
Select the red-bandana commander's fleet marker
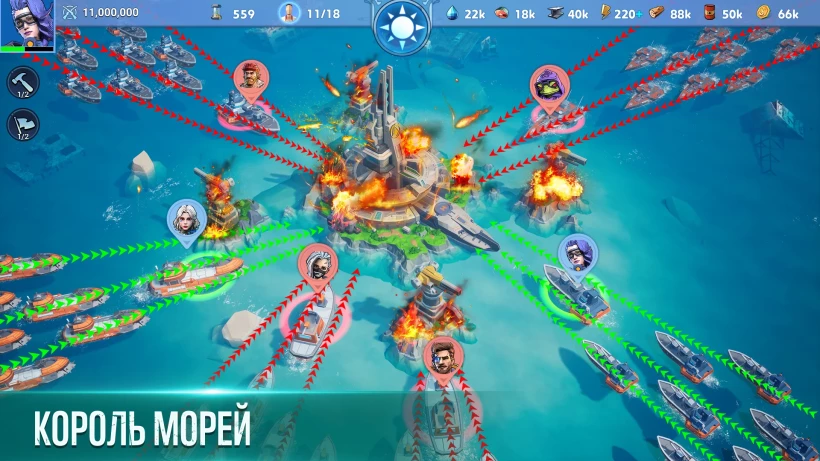coord(250,80)
